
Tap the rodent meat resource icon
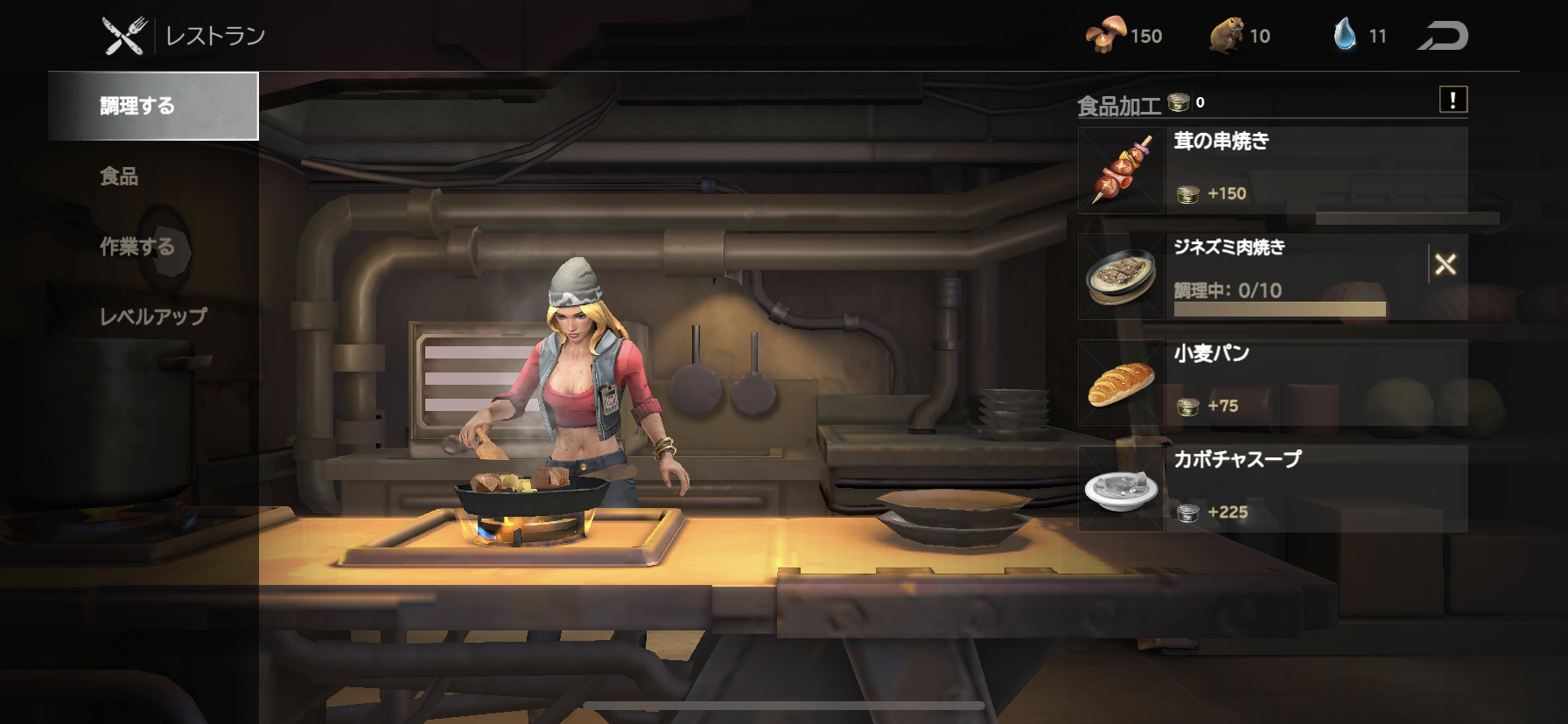coord(1226,36)
